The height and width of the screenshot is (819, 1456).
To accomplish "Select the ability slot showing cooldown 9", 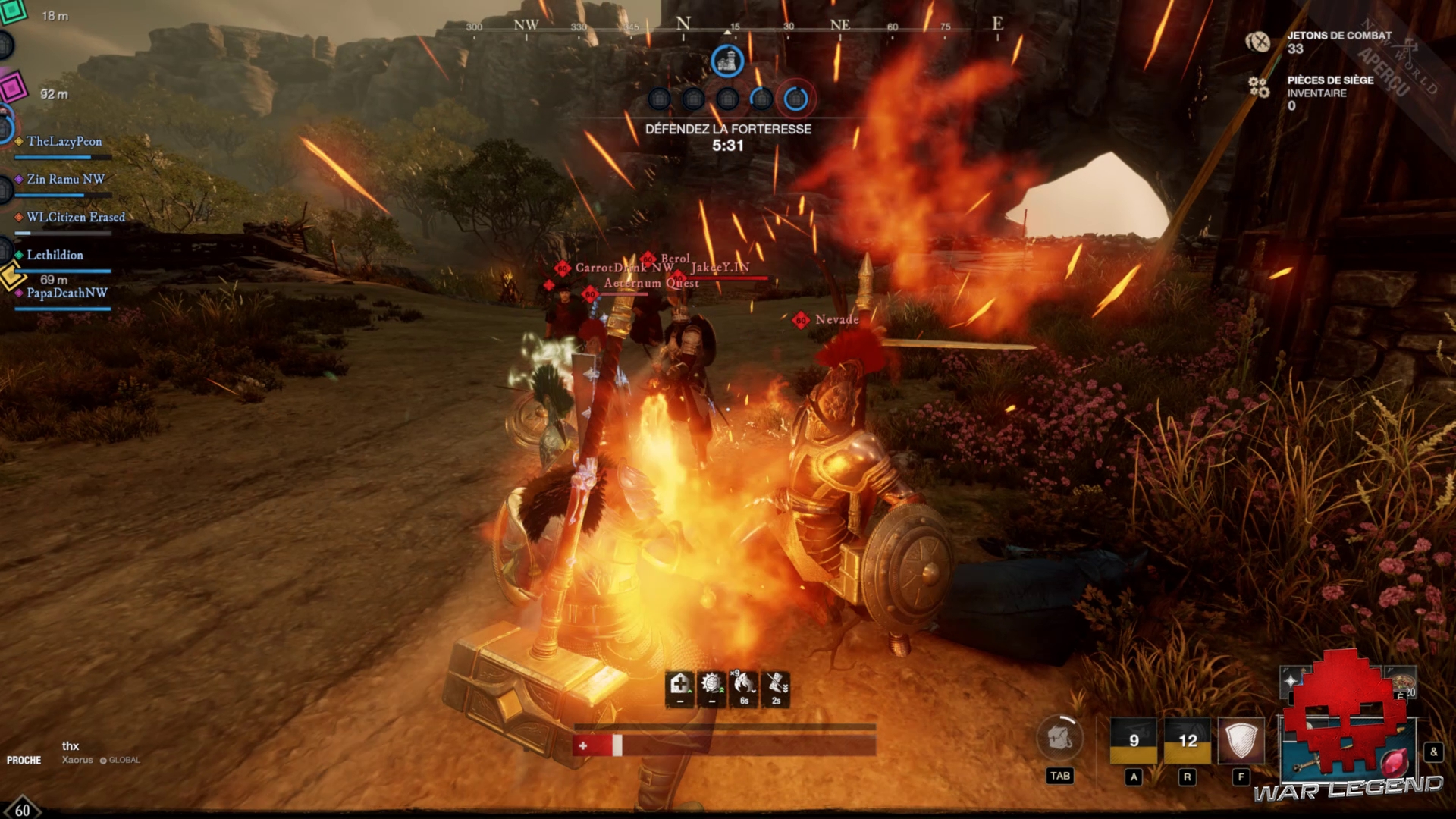I will 1133,740.
